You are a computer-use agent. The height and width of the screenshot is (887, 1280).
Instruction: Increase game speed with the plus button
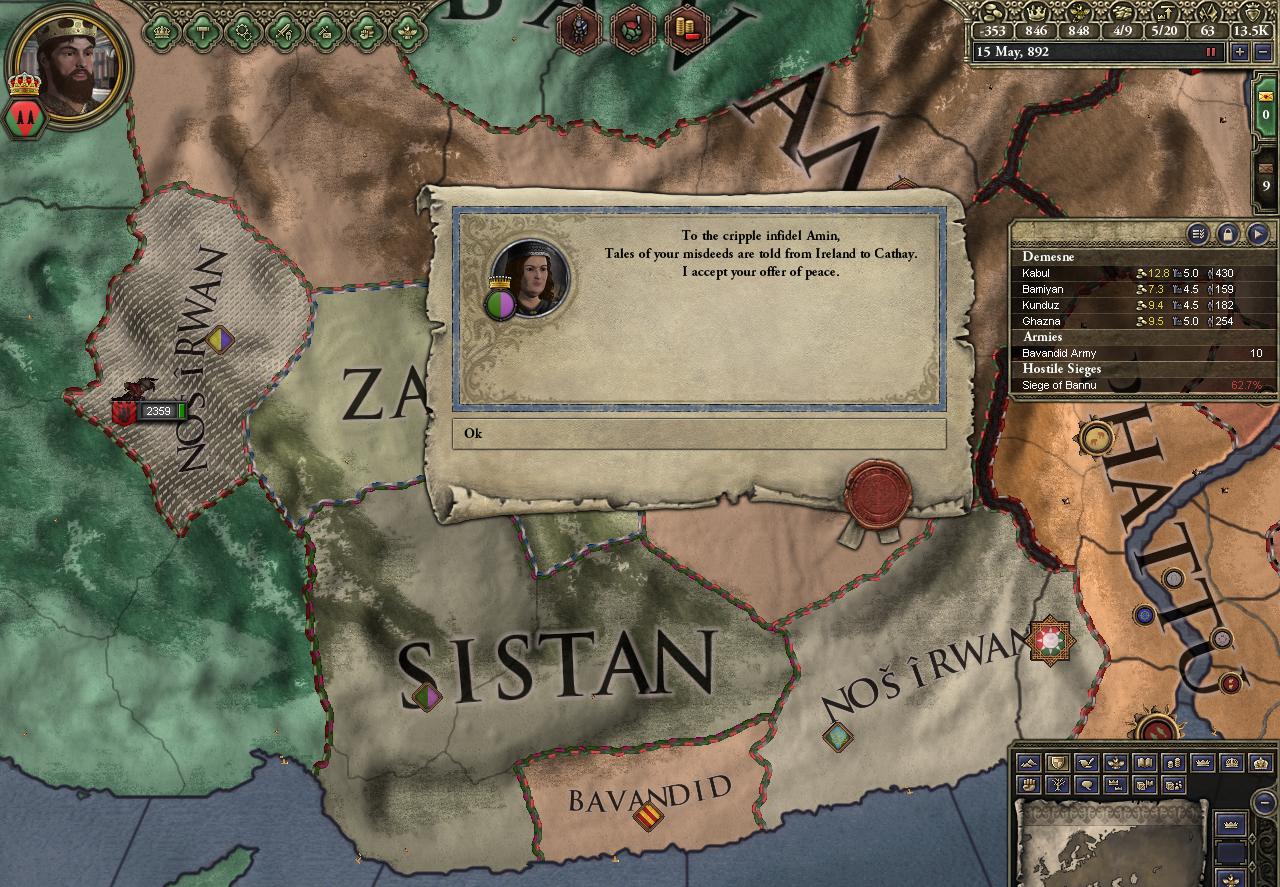pyautogui.click(x=1240, y=52)
